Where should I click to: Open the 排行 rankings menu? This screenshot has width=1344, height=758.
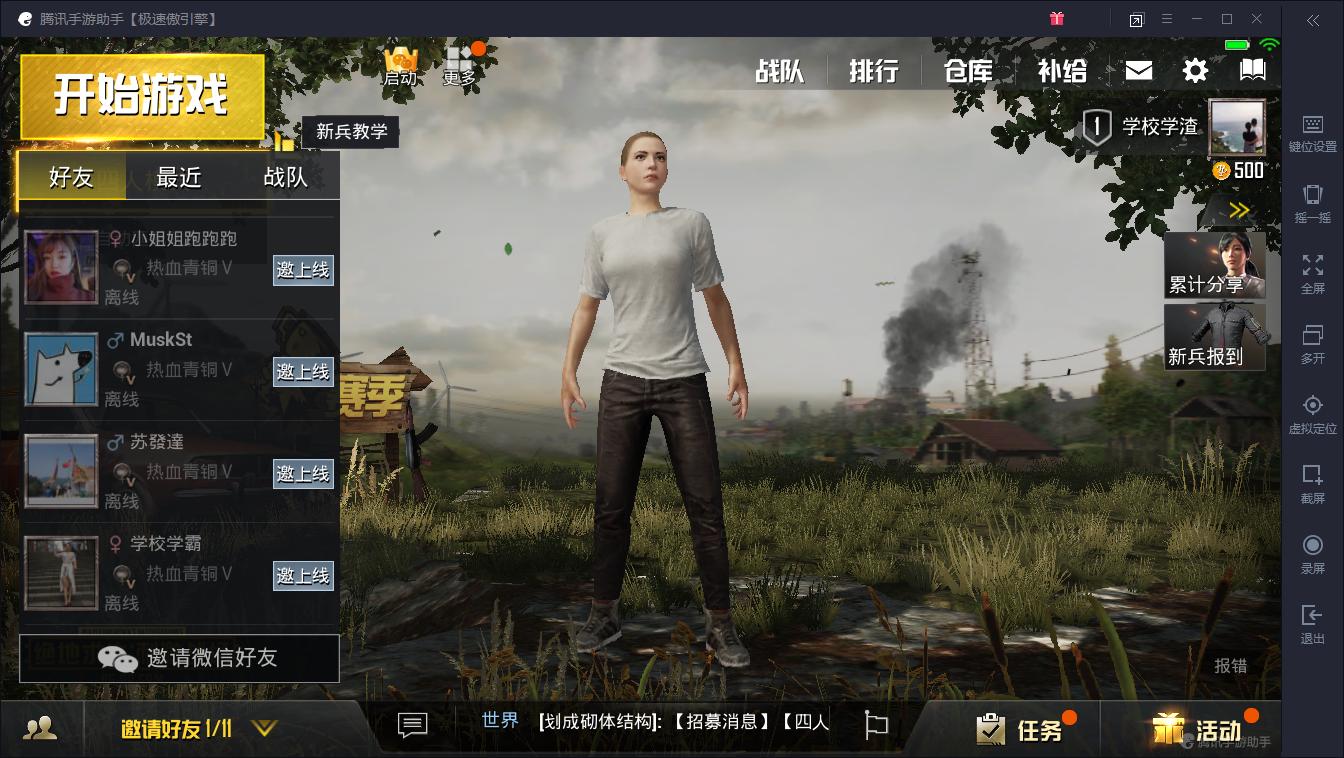874,71
